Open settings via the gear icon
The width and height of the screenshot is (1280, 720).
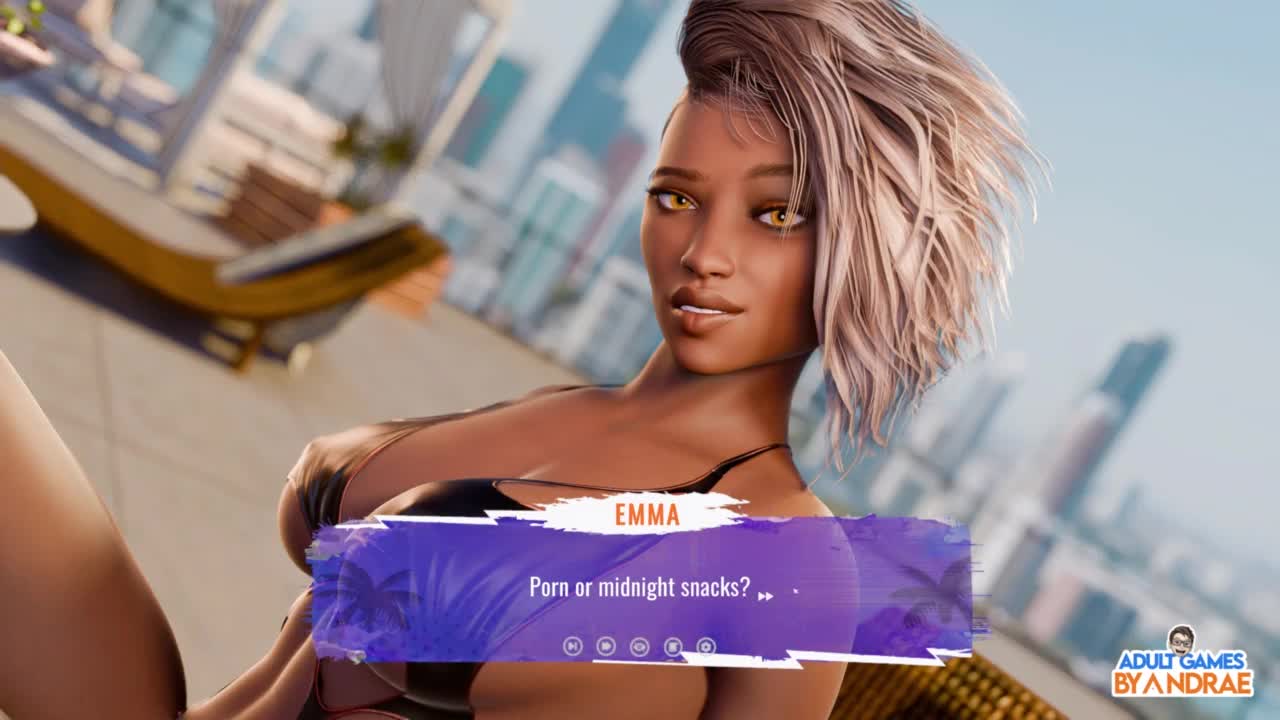(706, 646)
